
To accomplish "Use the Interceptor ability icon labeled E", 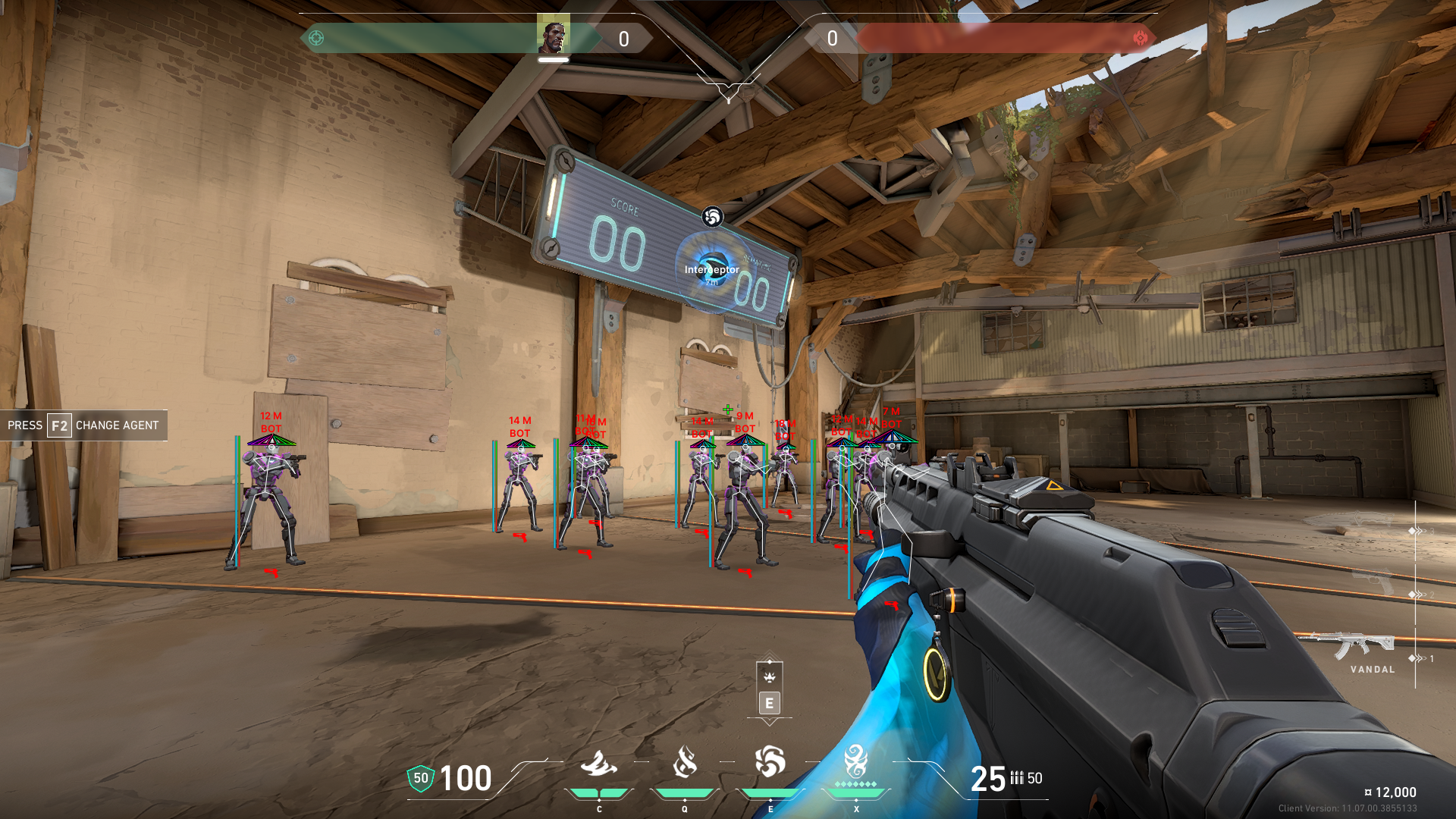I will [770, 763].
